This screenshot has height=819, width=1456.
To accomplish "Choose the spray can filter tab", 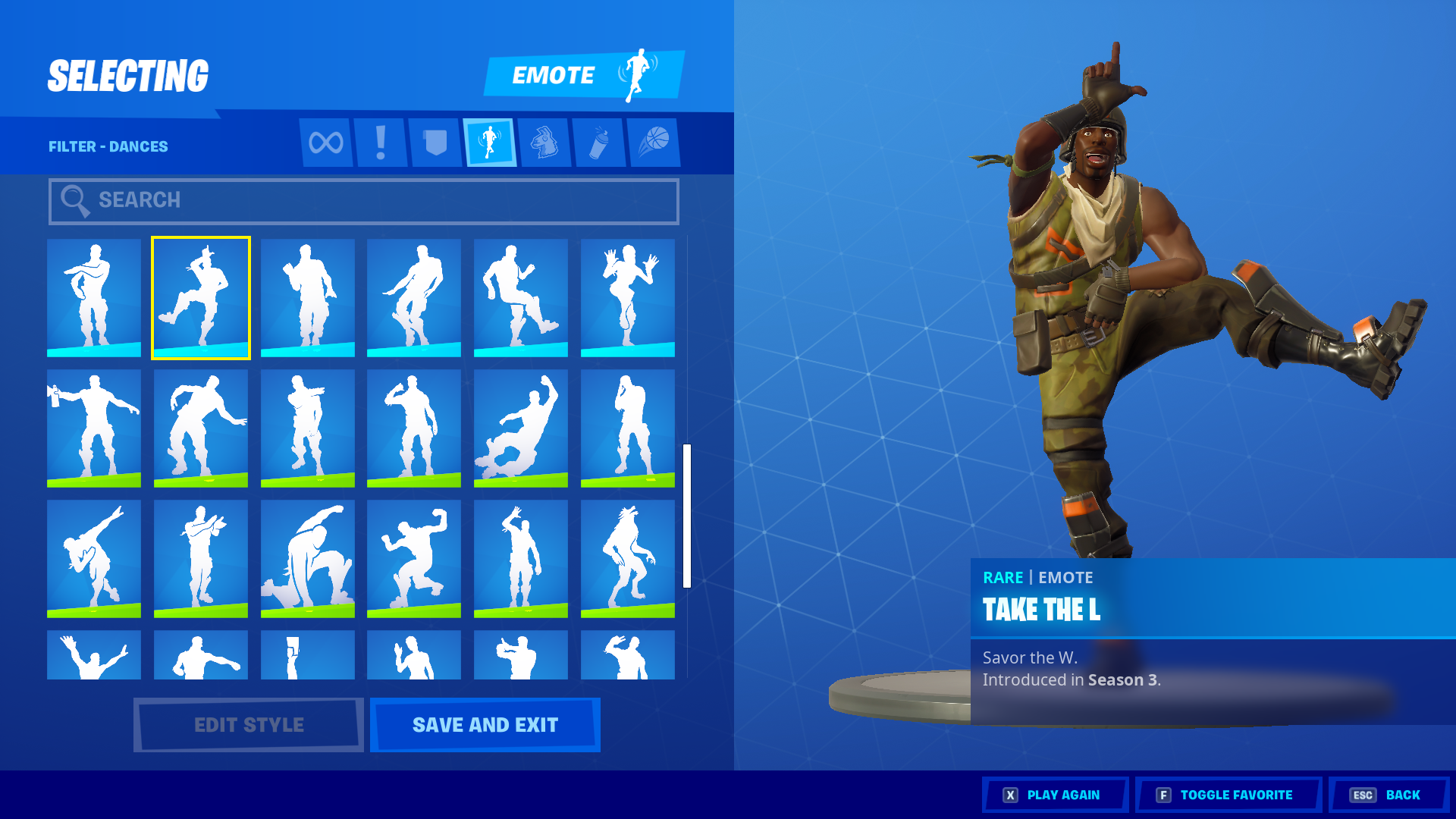I will [599, 143].
